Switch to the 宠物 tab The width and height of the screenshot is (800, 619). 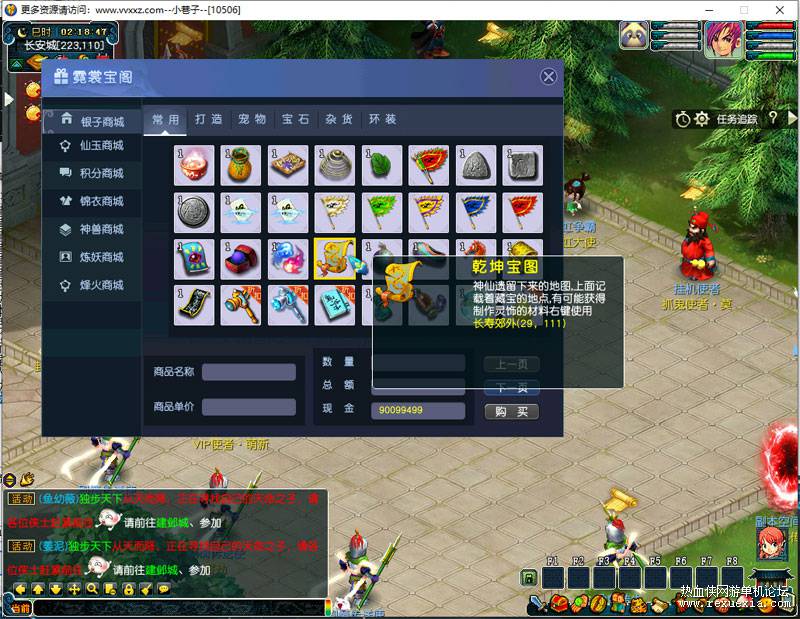252,119
